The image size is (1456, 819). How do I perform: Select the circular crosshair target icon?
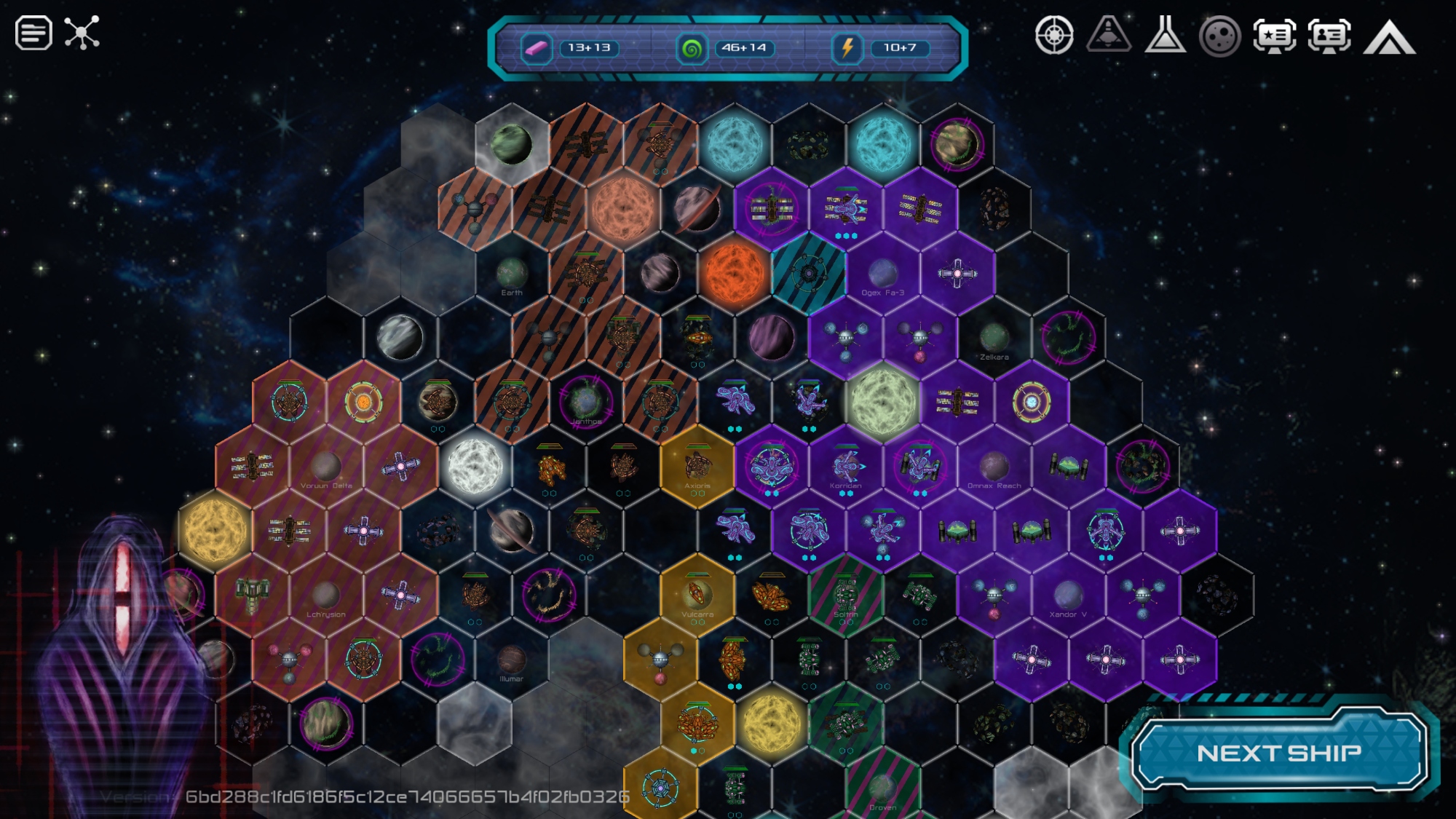click(1054, 35)
